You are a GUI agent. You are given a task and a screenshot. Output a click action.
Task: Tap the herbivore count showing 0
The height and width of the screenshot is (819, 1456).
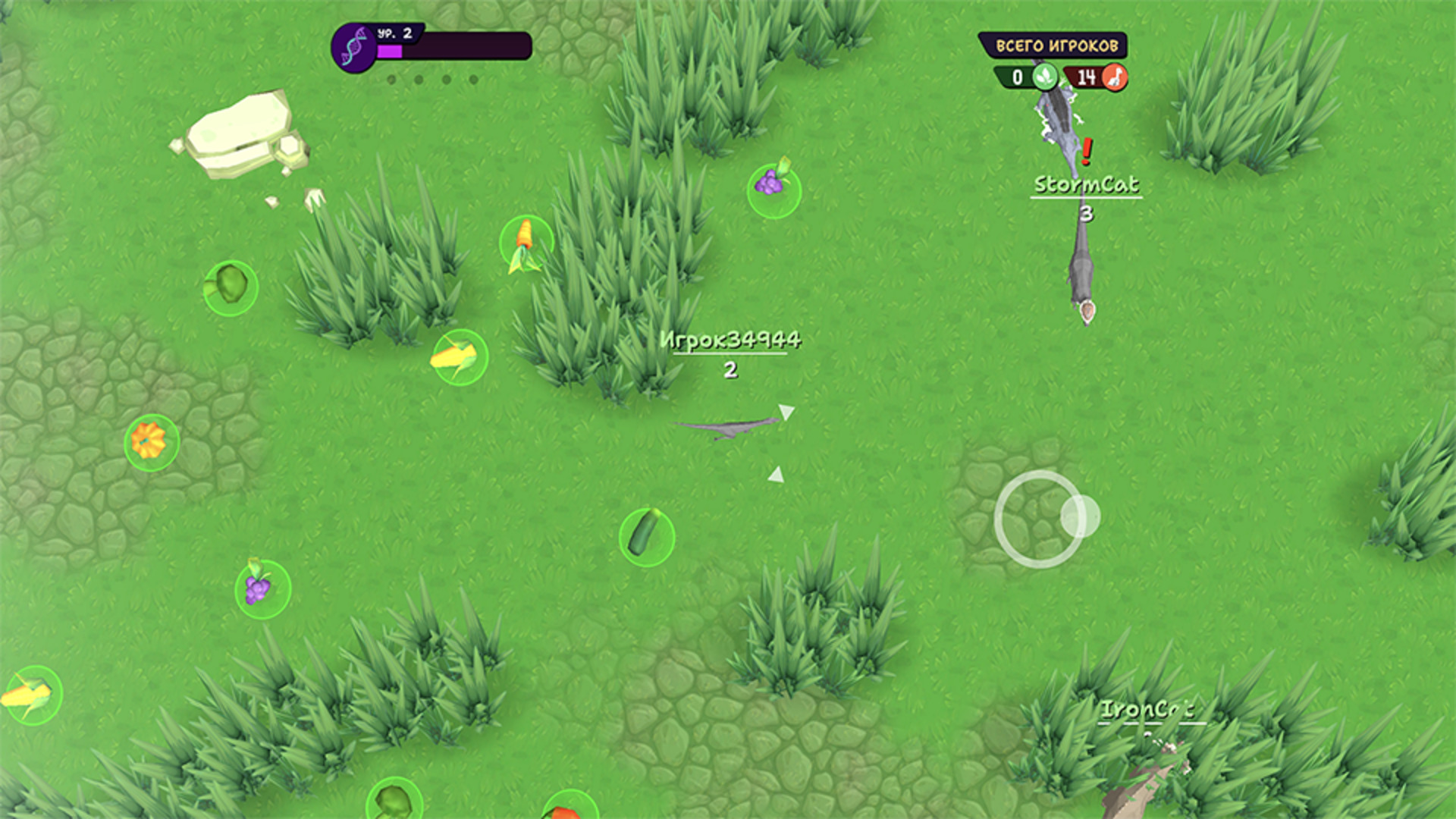coord(1016,77)
